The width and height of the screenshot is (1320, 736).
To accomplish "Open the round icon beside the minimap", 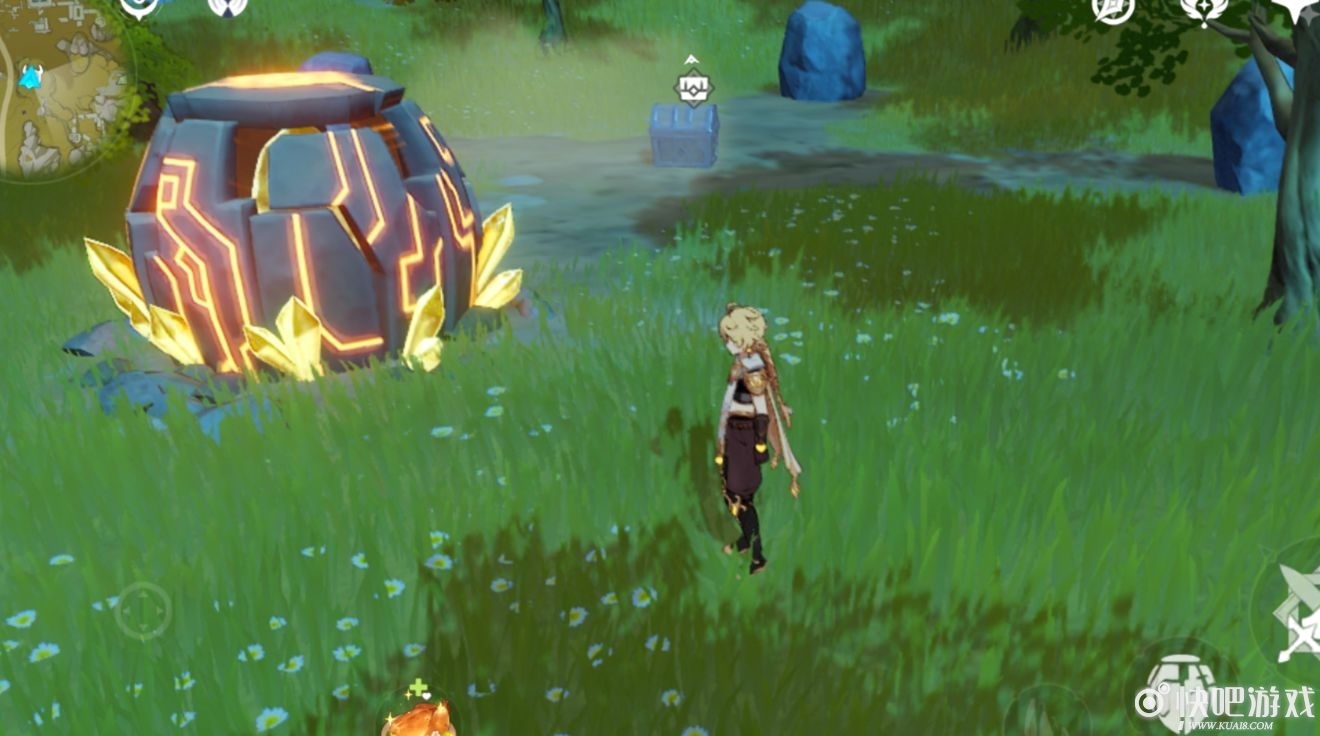I will 139,8.
